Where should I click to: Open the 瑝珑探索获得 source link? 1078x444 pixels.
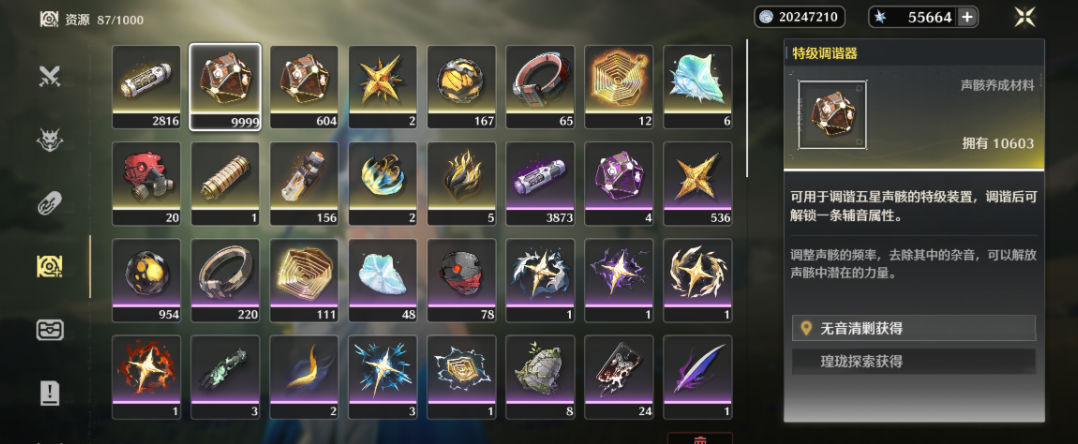click(914, 361)
